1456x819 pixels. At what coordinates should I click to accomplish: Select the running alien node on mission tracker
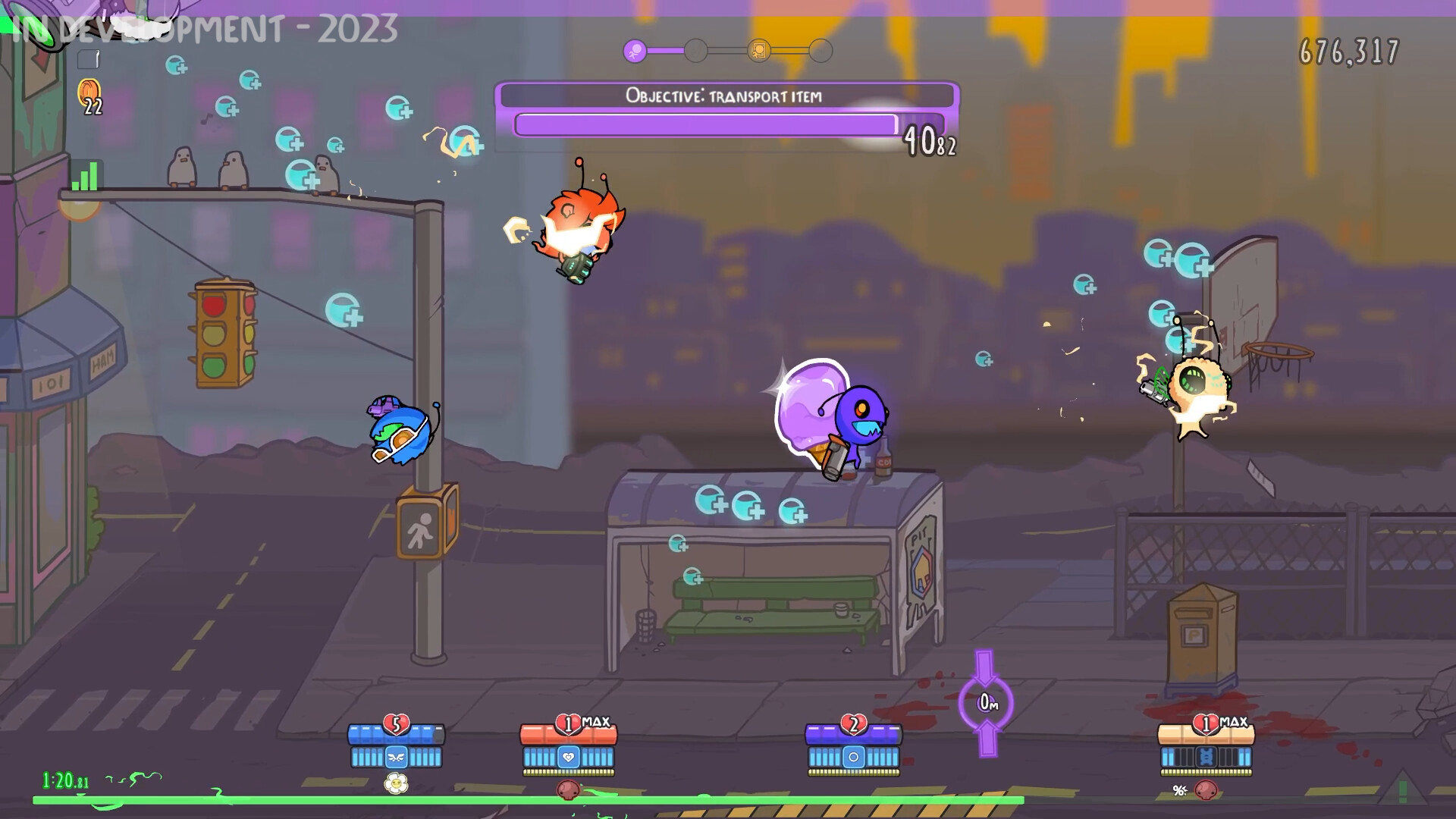635,49
